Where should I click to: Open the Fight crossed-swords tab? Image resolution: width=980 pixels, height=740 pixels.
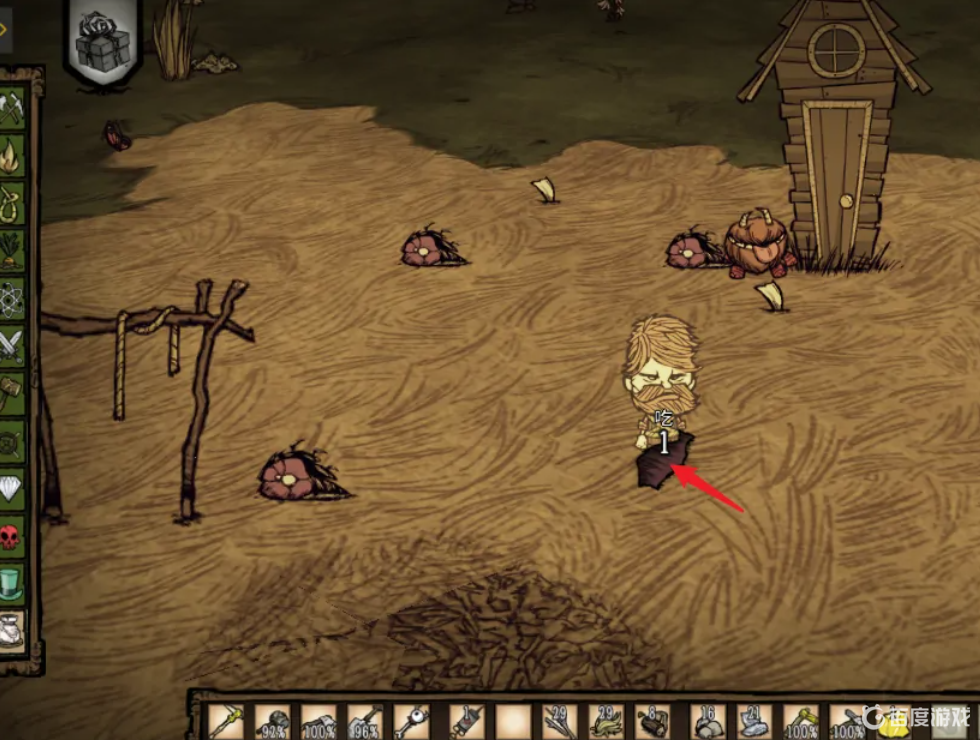point(11,343)
